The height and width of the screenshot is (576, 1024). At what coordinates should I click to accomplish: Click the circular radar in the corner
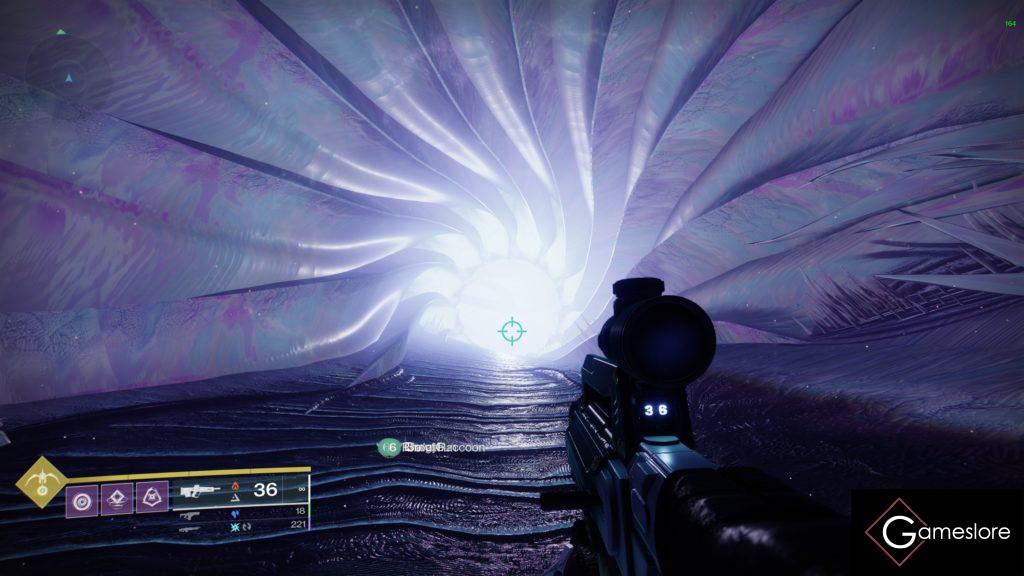click(x=68, y=73)
